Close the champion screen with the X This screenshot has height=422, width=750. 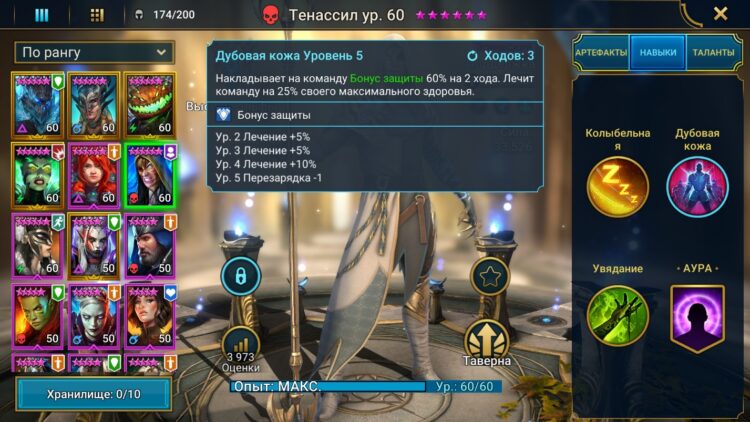click(x=720, y=14)
